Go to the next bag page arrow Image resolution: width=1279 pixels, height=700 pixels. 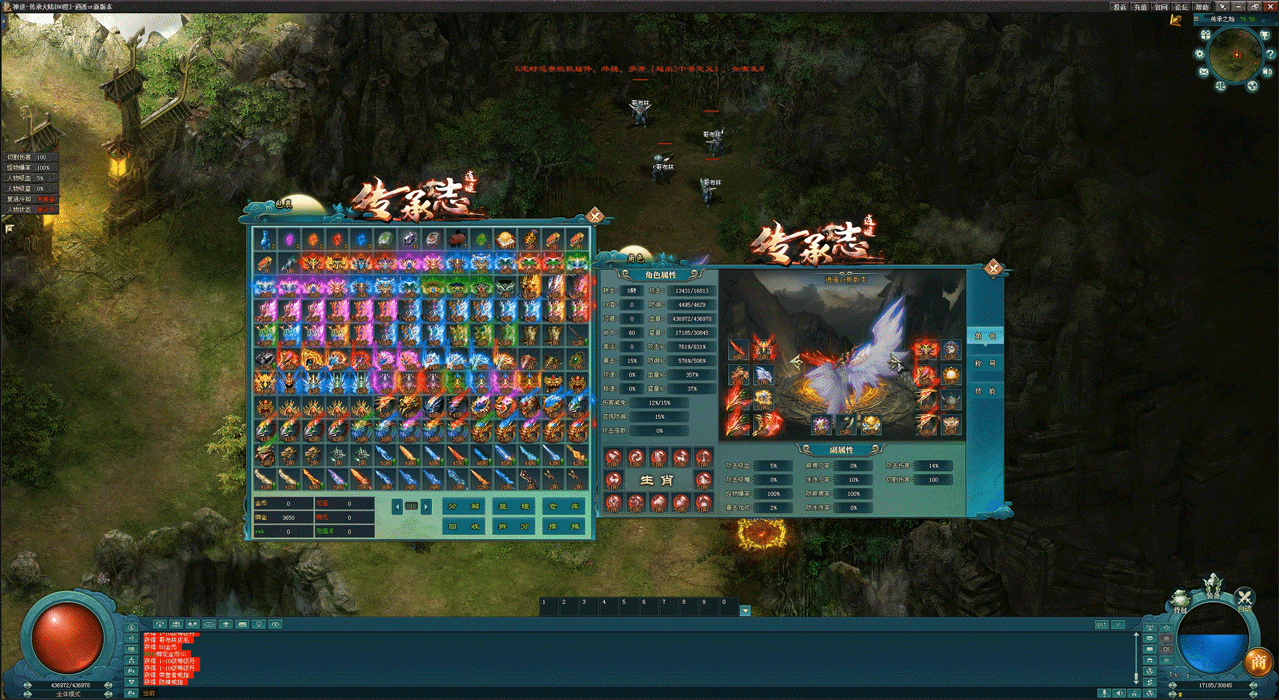[426, 506]
